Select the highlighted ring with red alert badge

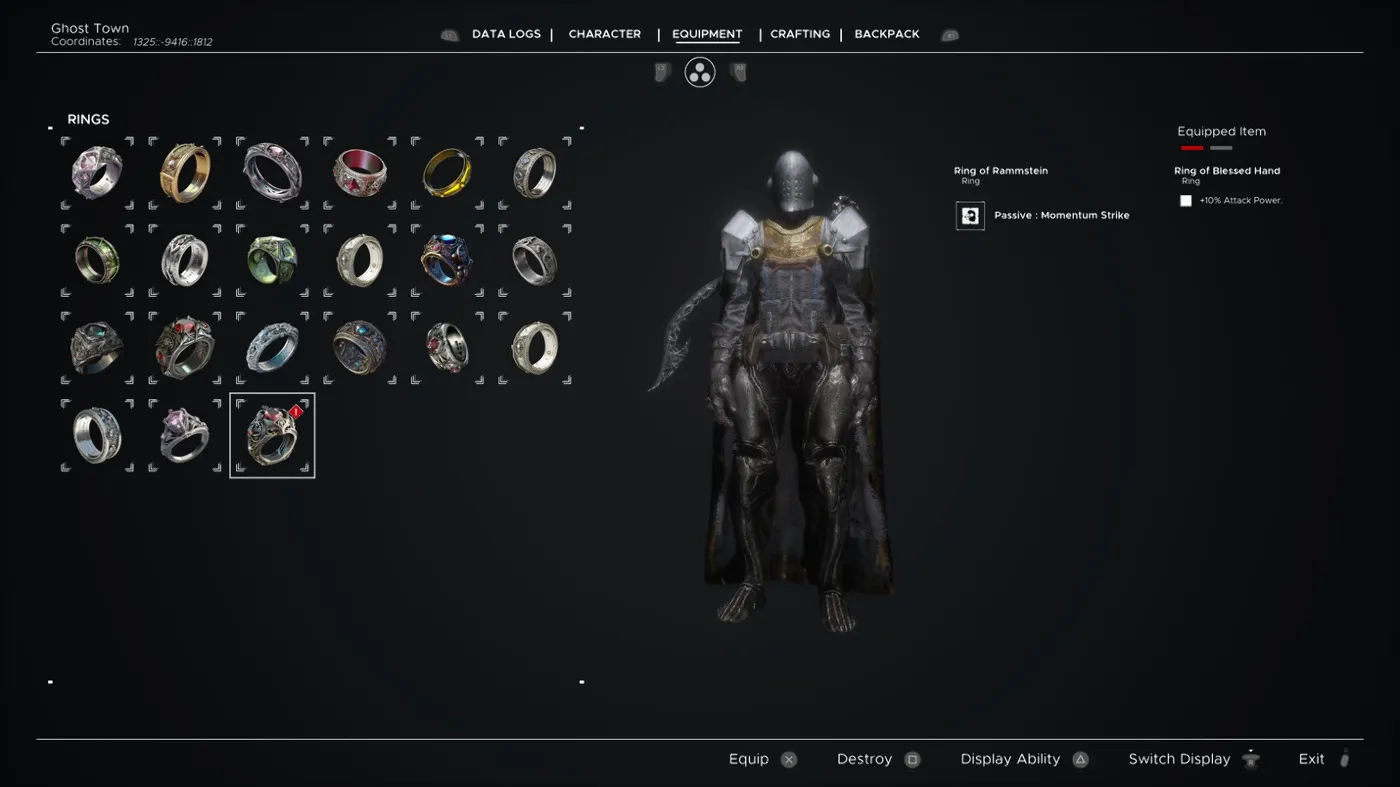pyautogui.click(x=272, y=435)
